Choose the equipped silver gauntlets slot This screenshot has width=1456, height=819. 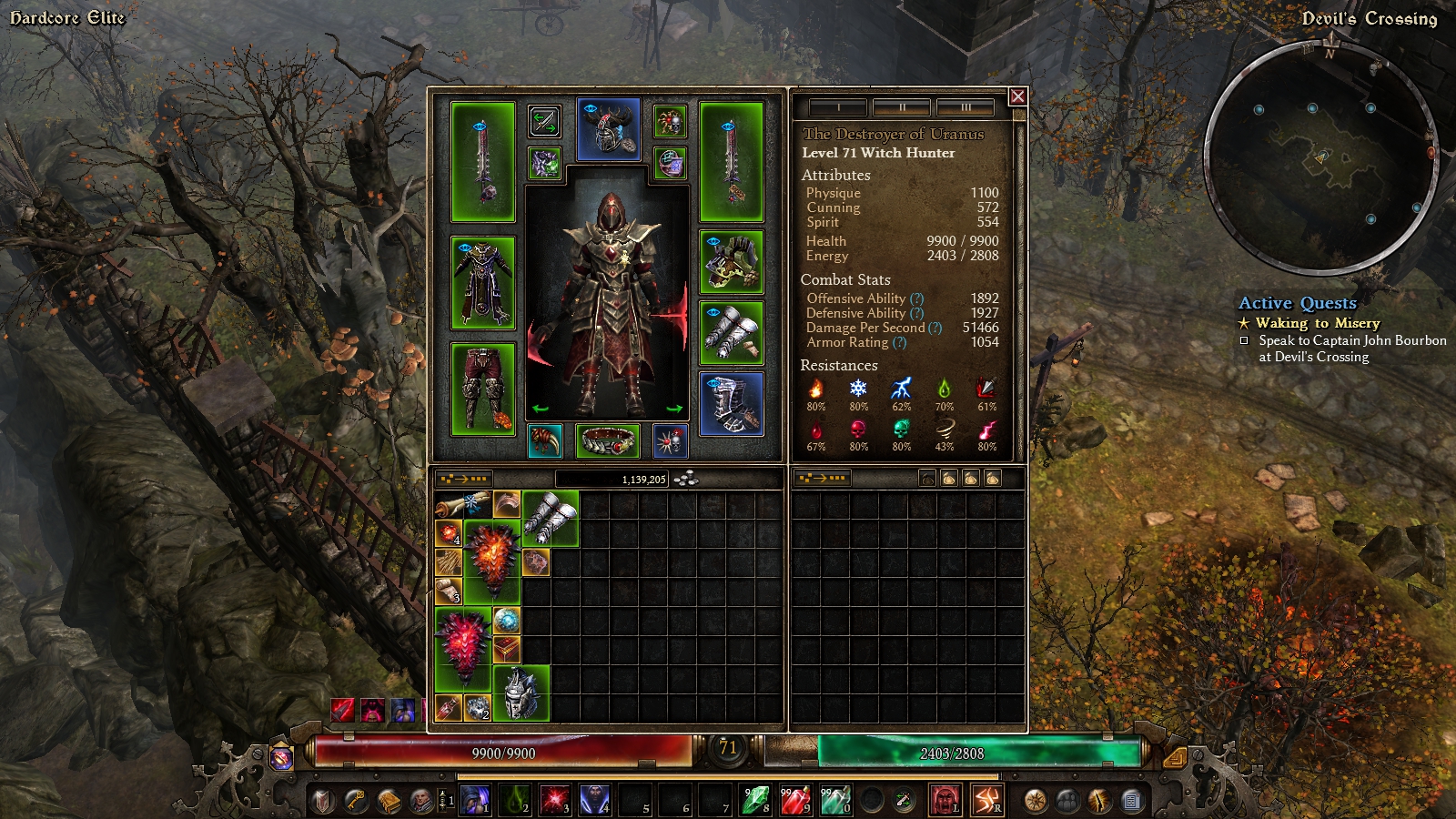point(731,333)
